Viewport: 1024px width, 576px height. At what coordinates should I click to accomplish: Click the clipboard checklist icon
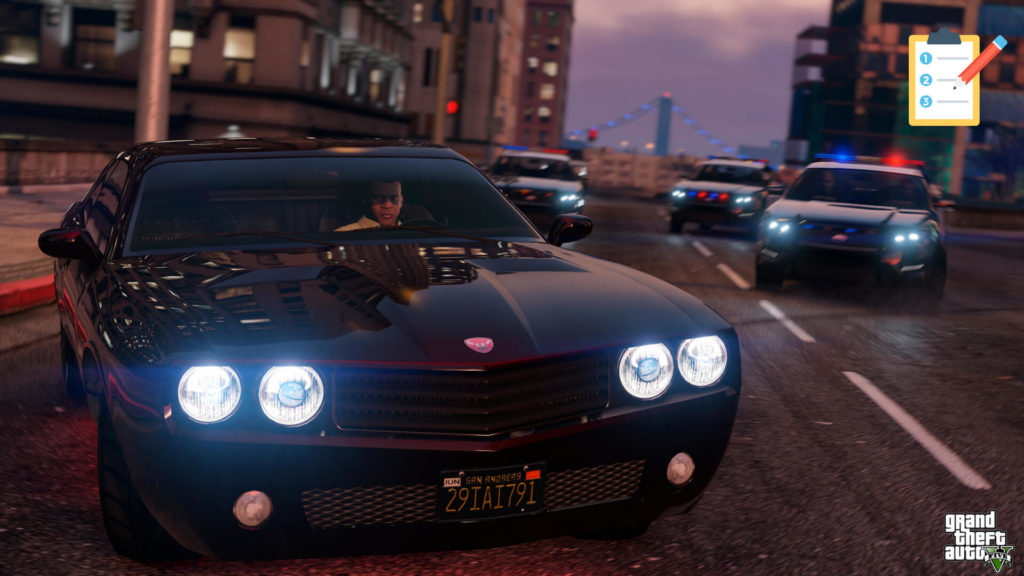pyautogui.click(x=946, y=78)
